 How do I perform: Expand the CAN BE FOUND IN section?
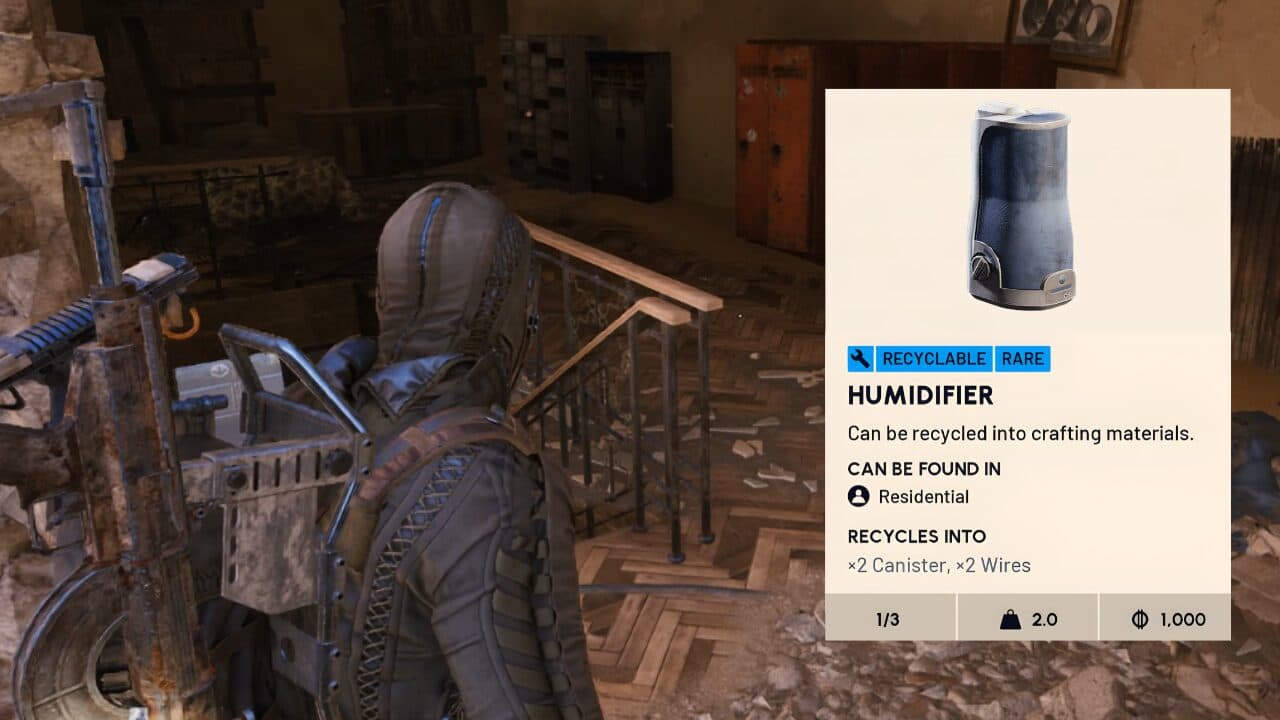tap(924, 468)
